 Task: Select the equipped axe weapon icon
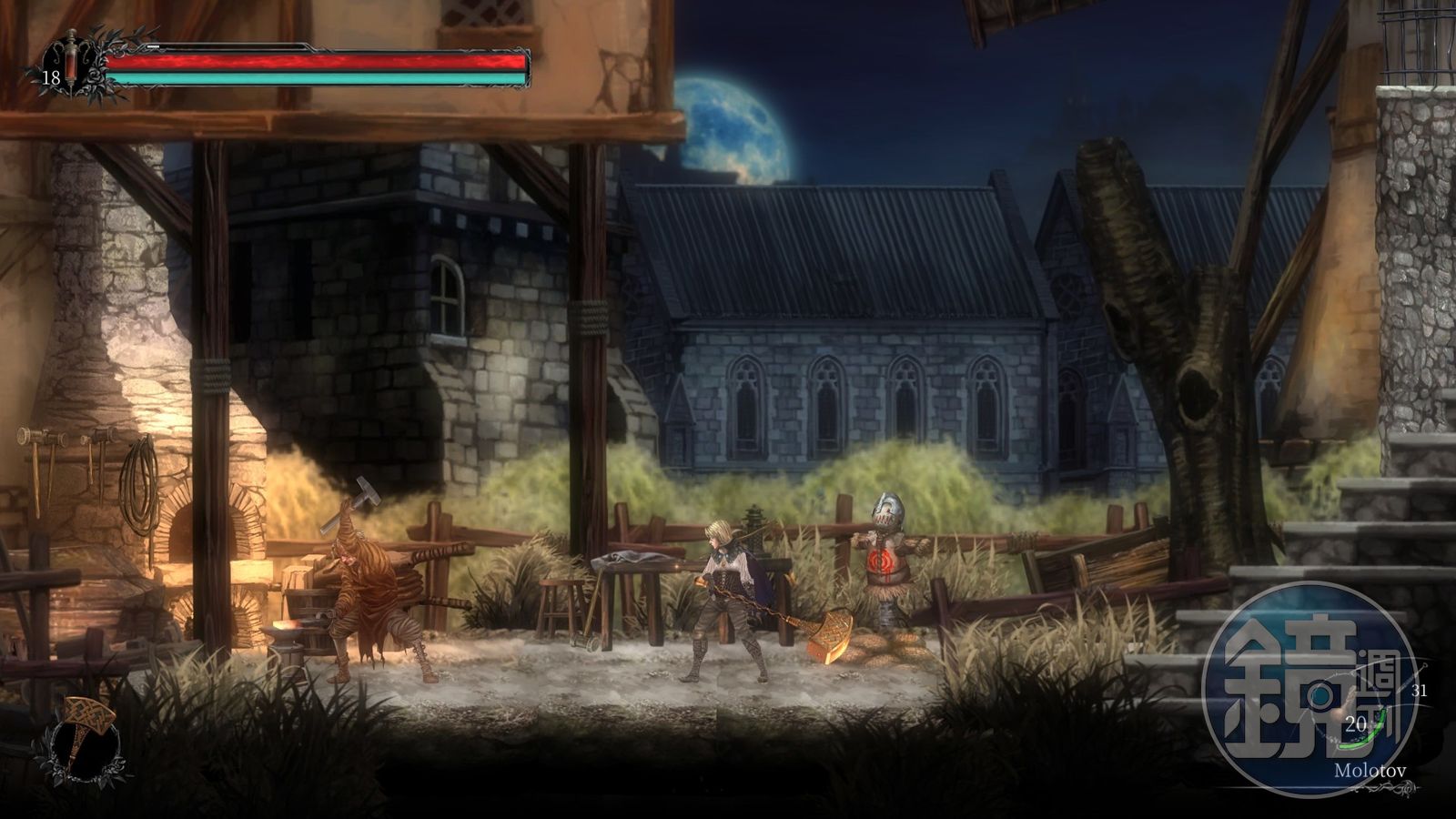pos(86,739)
